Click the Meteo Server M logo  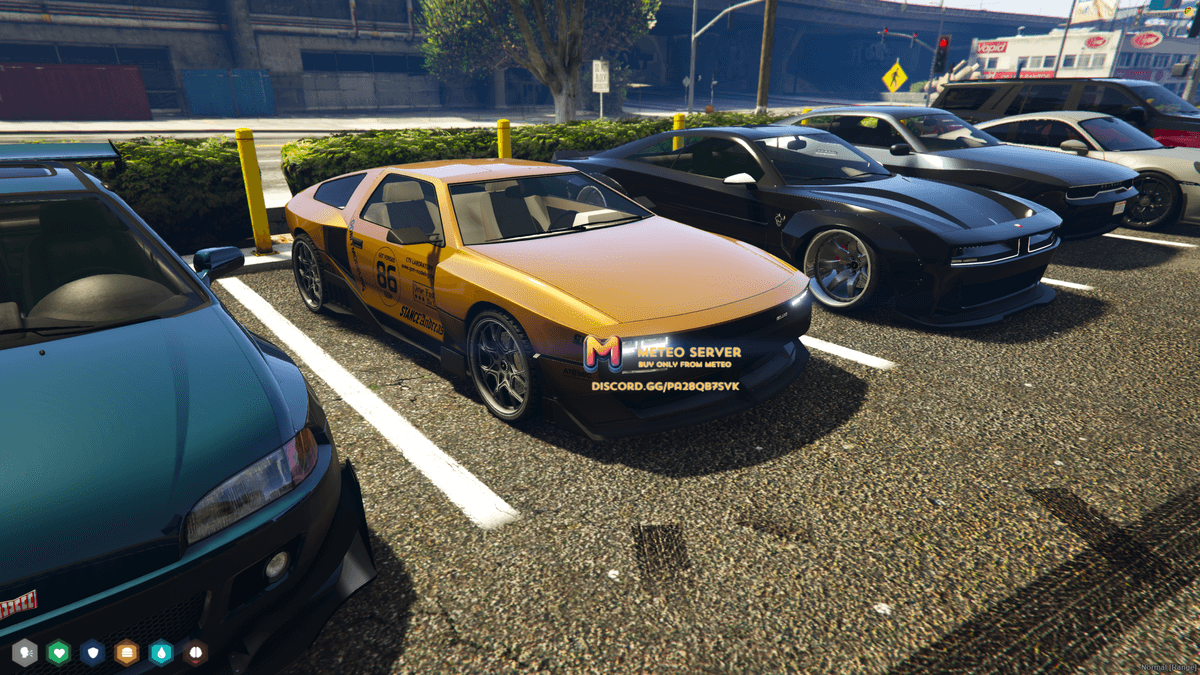602,353
